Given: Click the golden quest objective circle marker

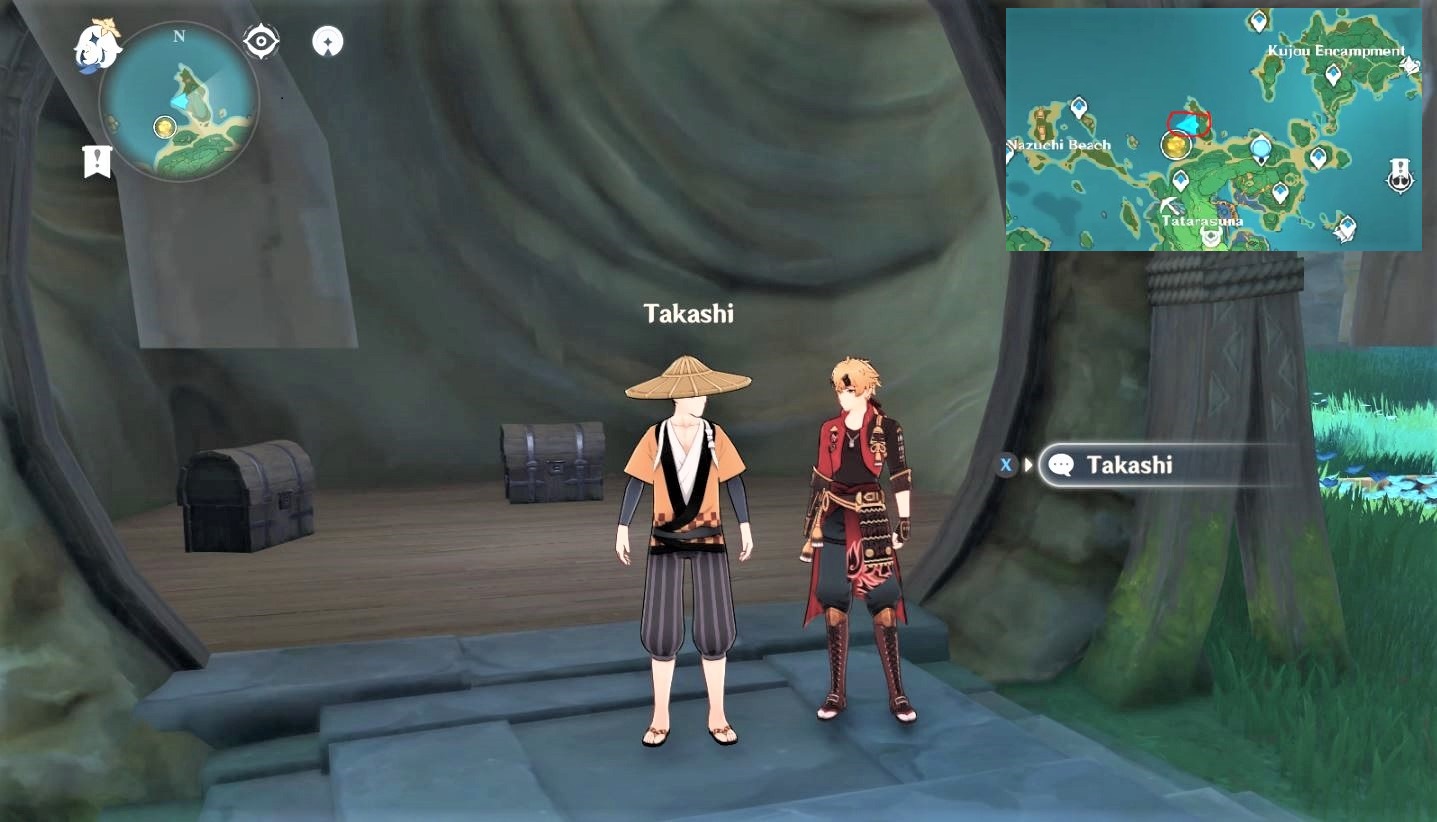Looking at the screenshot, I should tap(1175, 145).
